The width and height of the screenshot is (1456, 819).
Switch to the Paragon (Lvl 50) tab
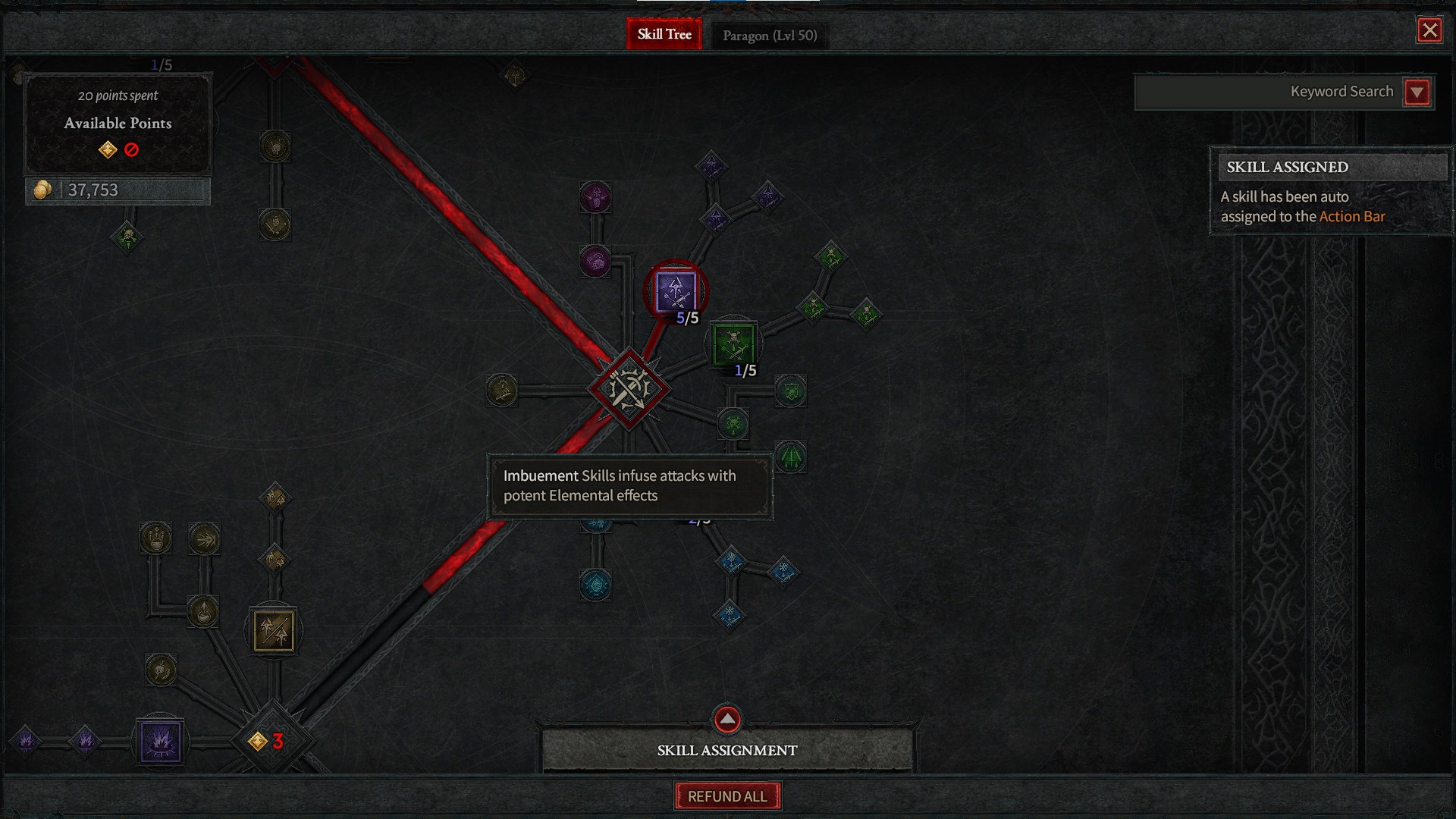click(770, 34)
